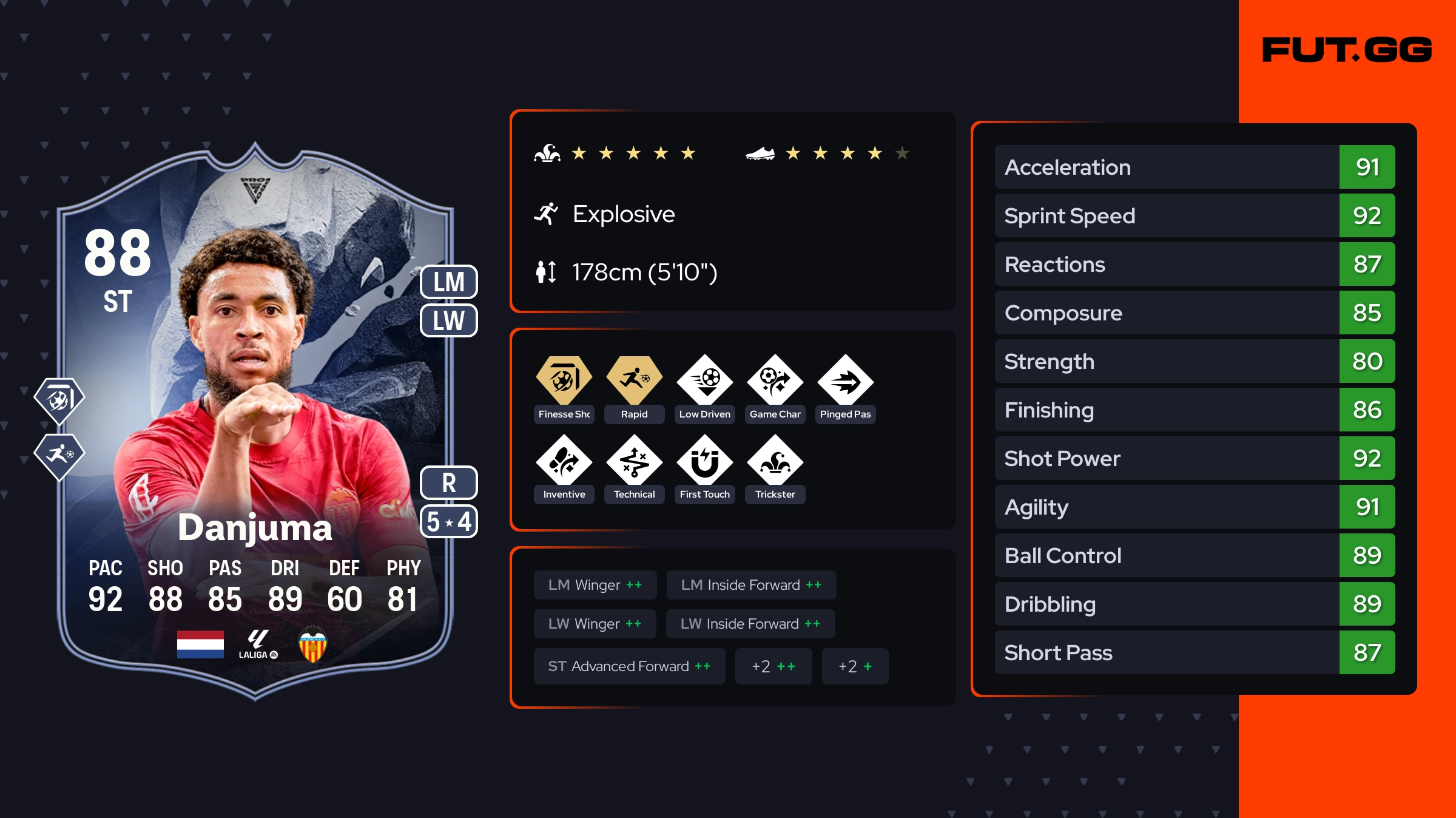Select the Trickster playstyle icon

tap(775, 461)
